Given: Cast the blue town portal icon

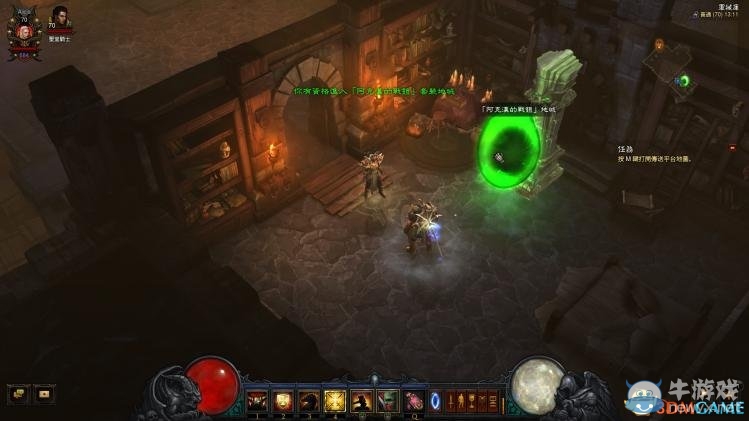Looking at the screenshot, I should tap(435, 401).
